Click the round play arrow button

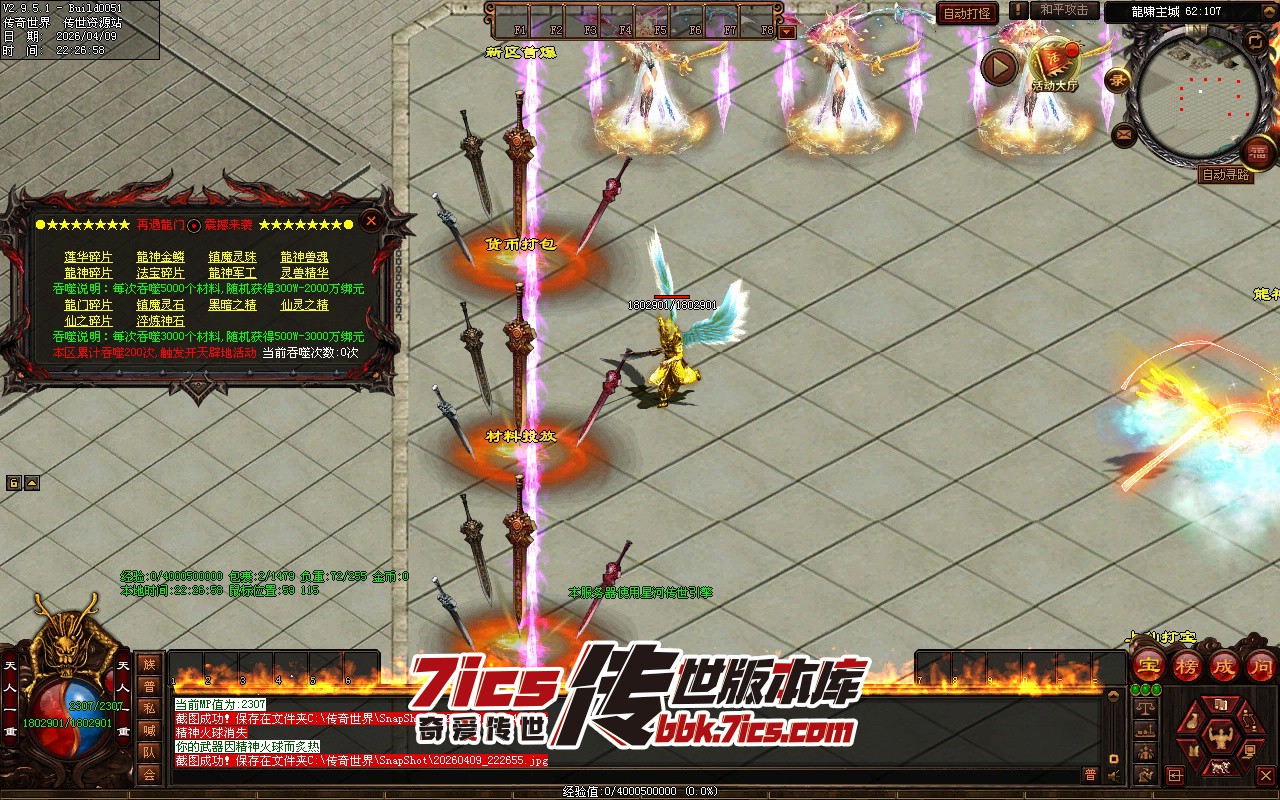click(x=998, y=66)
